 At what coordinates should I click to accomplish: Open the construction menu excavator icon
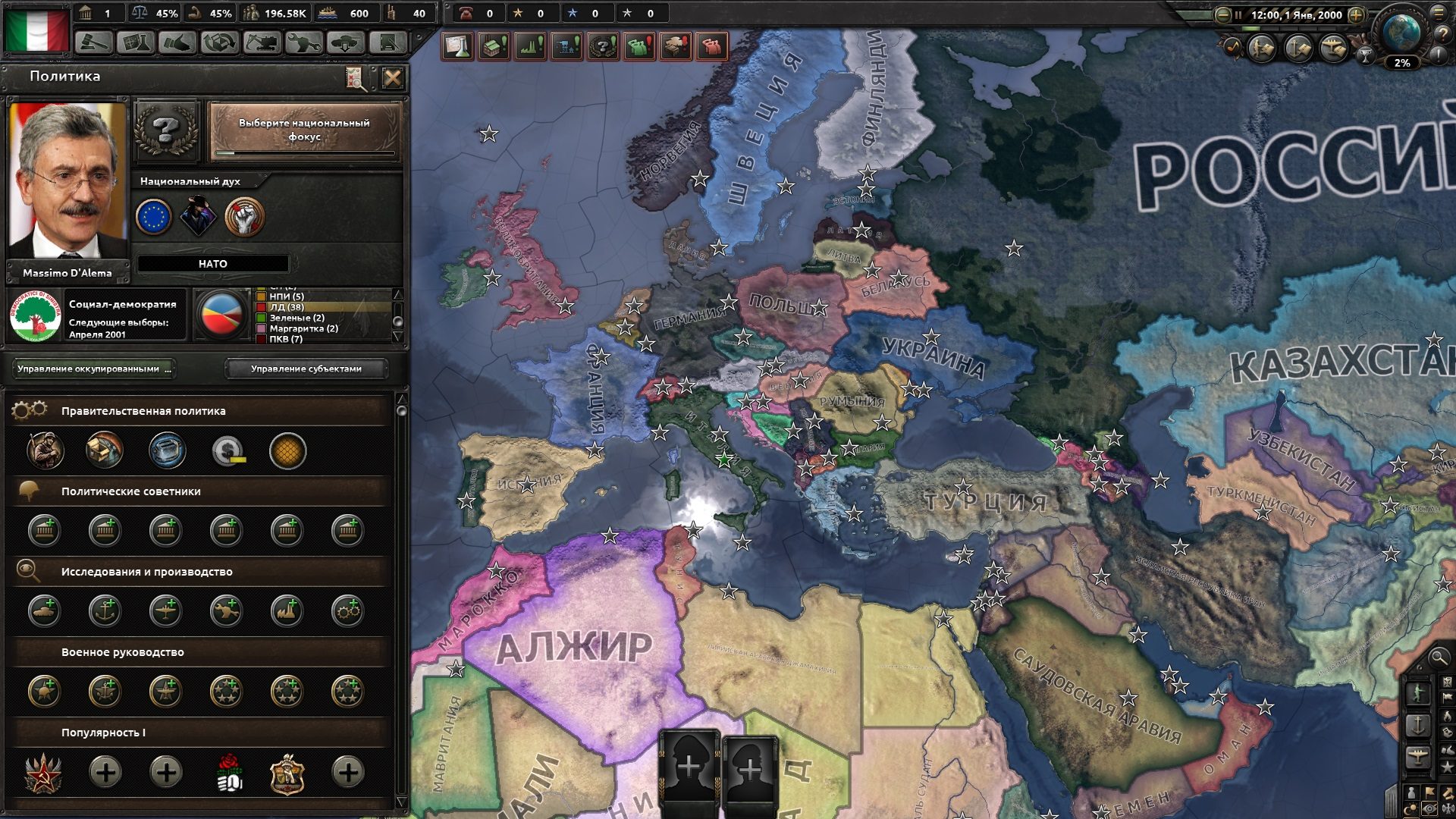point(262,43)
